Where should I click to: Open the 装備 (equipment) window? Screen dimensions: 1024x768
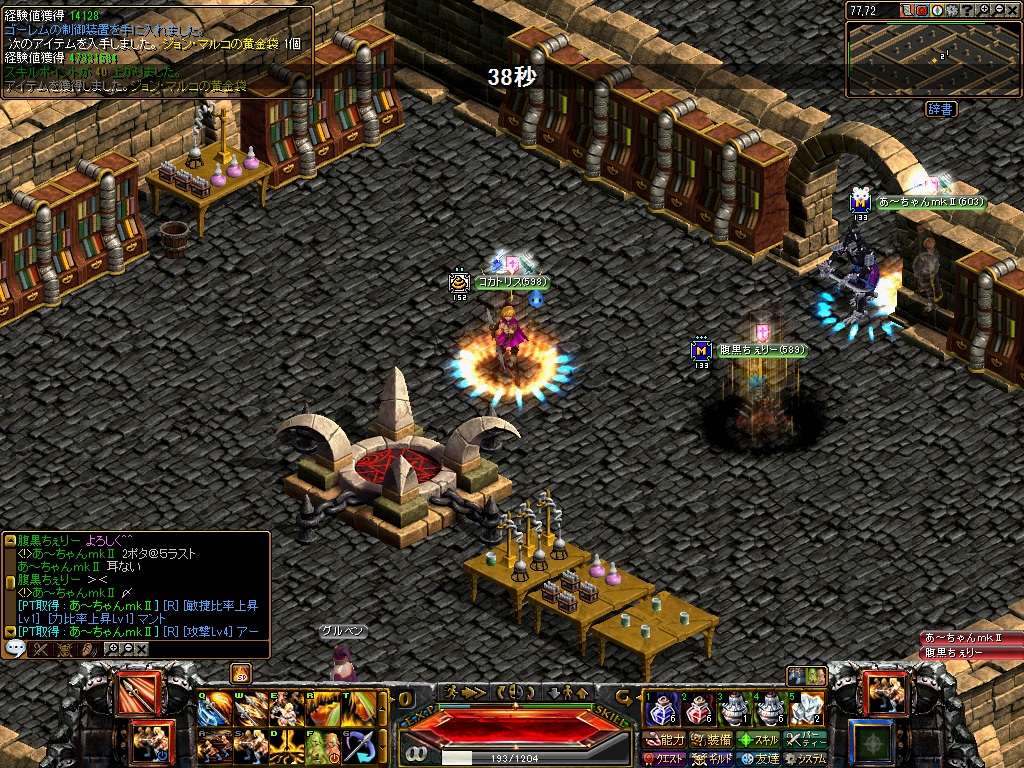[x=712, y=740]
